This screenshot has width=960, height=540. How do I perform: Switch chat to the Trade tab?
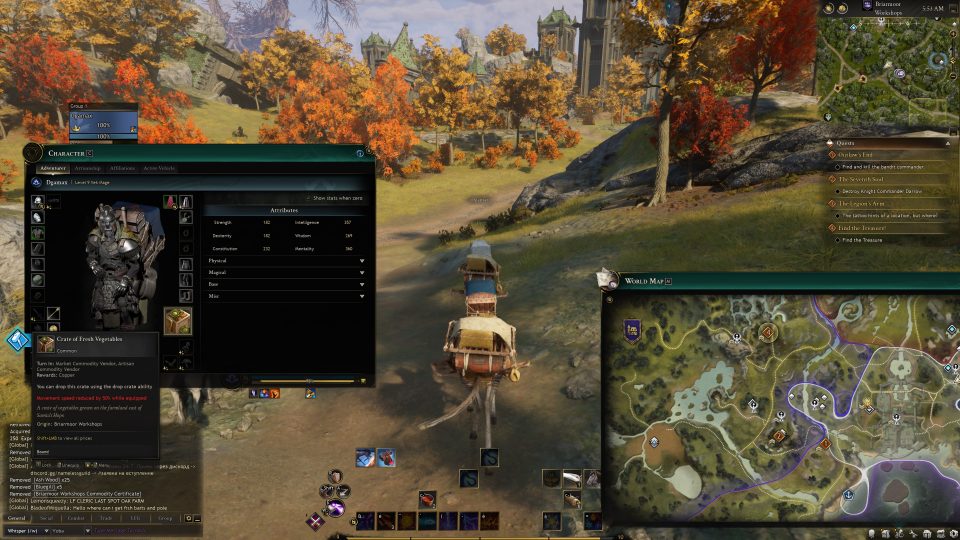point(105,518)
